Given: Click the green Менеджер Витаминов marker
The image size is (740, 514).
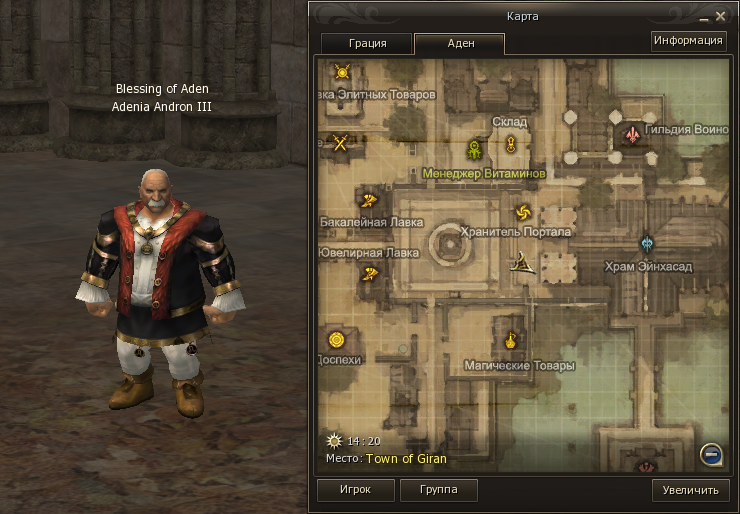Looking at the screenshot, I should tap(474, 150).
